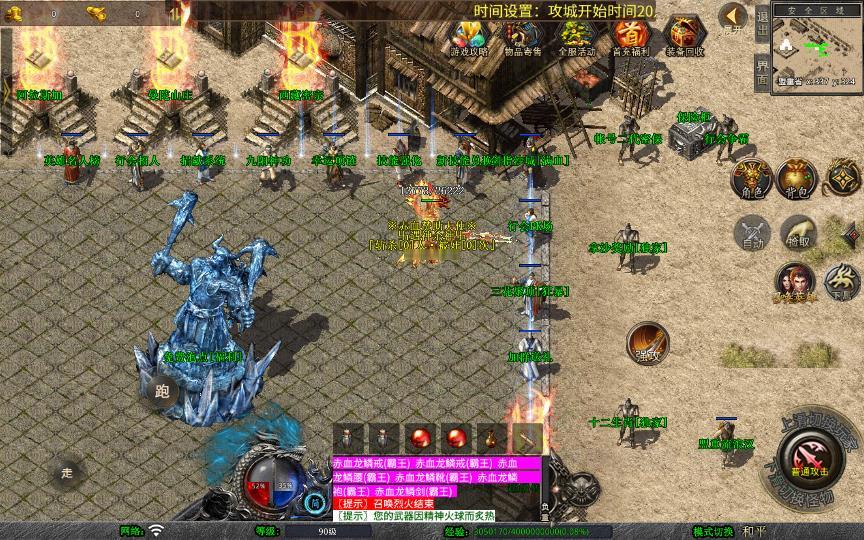Open the 装备回收 equipment recycling chest
The height and width of the screenshot is (540, 864).
(684, 37)
